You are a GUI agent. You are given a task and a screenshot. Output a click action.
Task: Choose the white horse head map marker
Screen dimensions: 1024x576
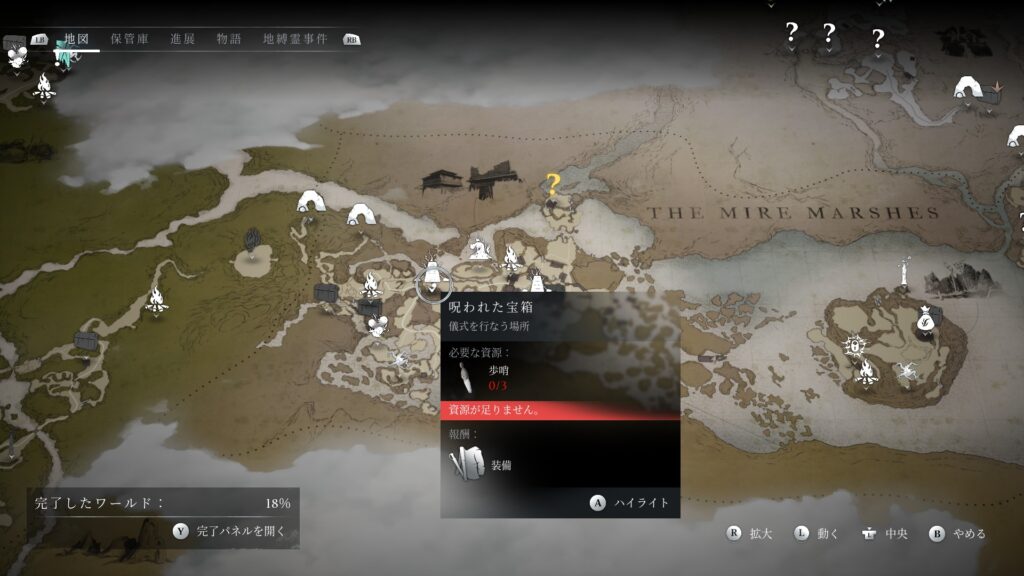point(480,246)
